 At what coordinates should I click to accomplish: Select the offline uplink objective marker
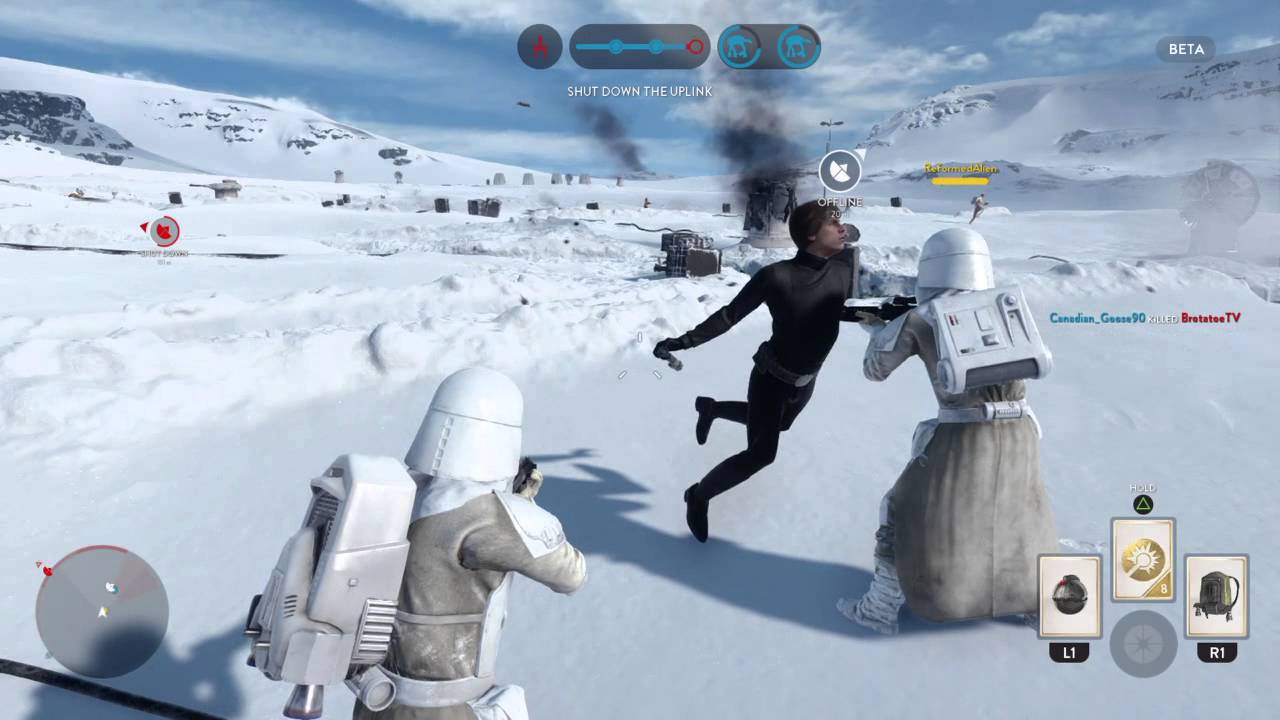[x=840, y=172]
